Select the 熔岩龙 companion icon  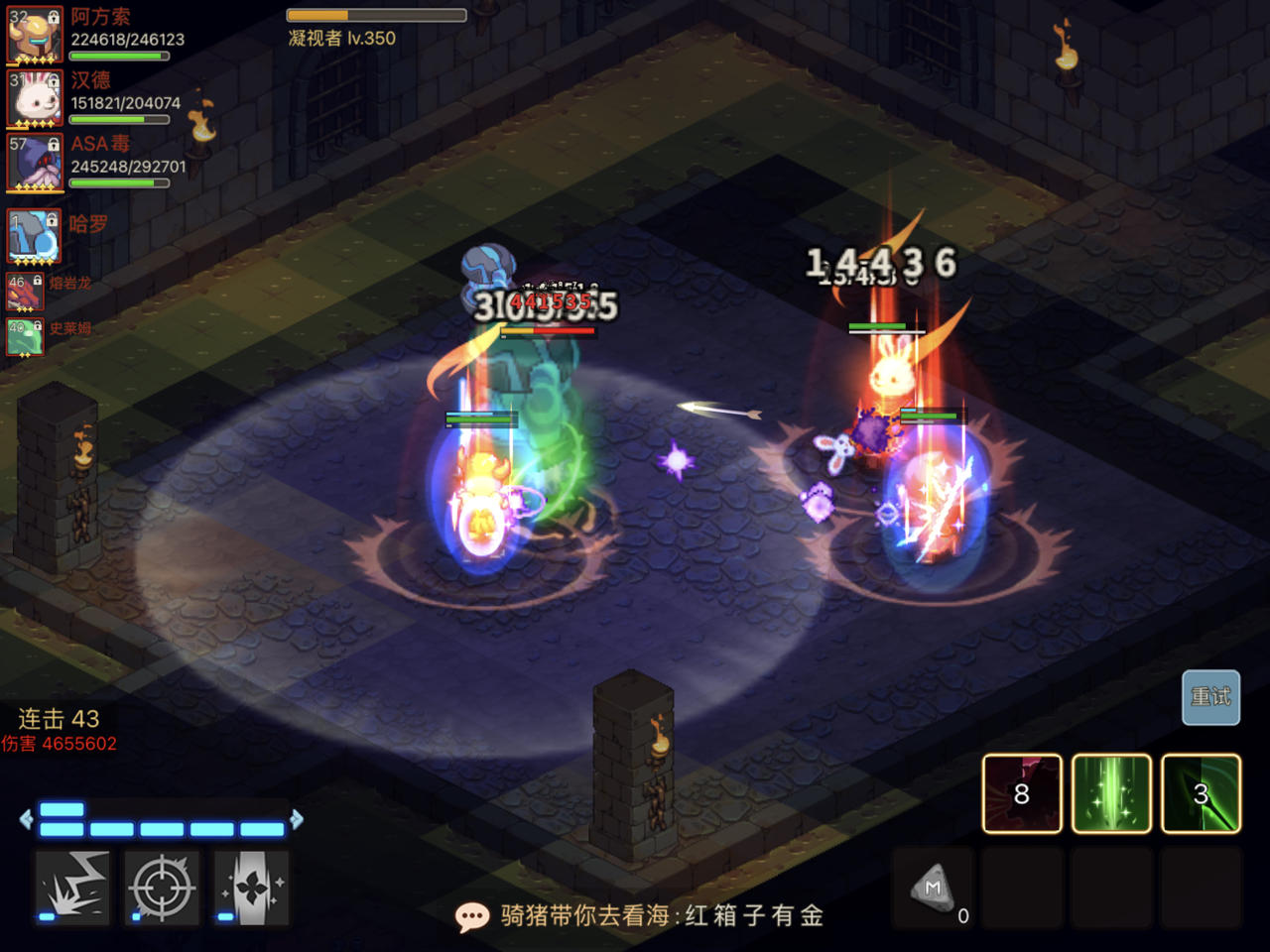click(x=25, y=293)
